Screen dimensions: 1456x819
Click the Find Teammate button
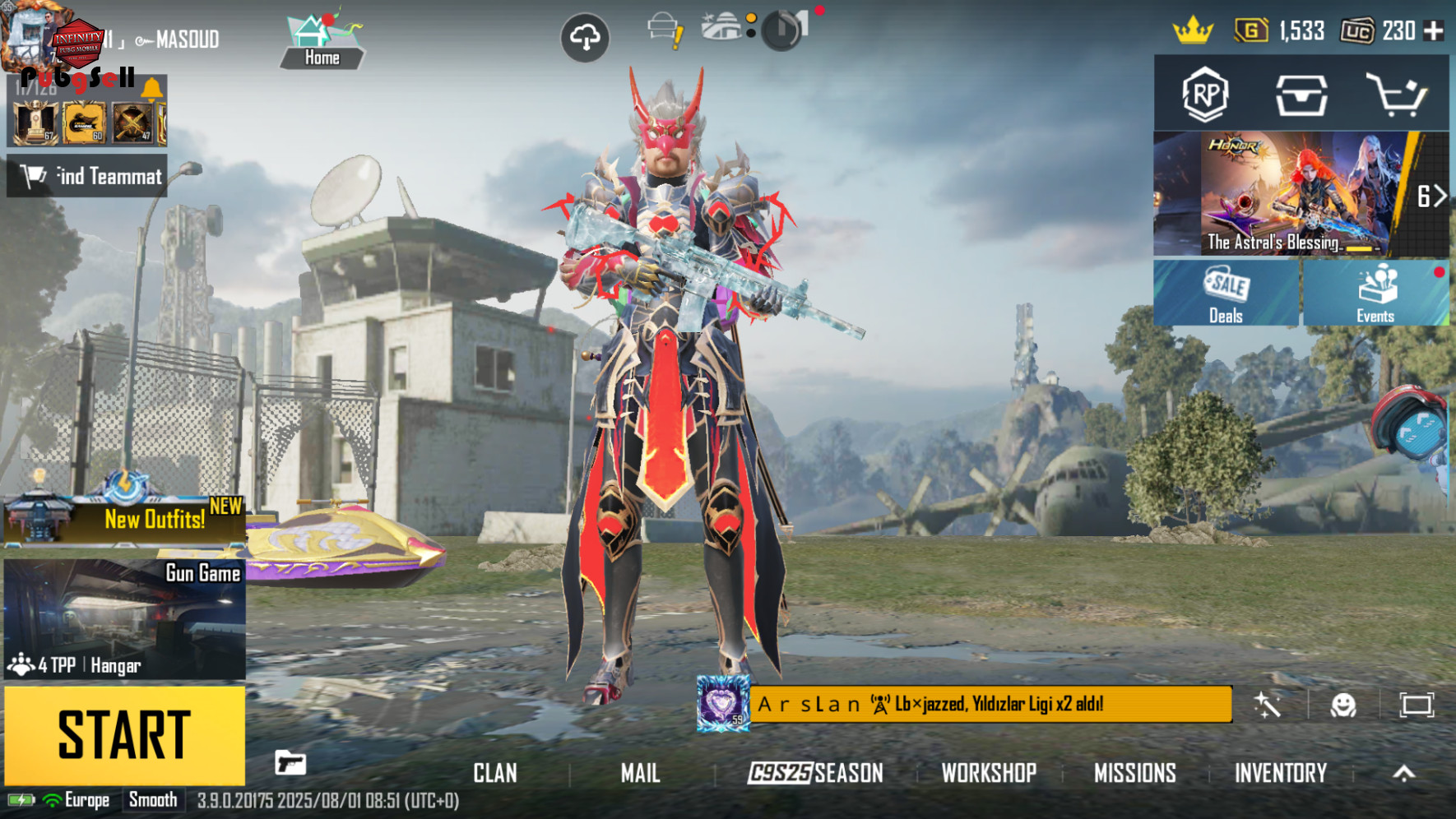(87, 176)
